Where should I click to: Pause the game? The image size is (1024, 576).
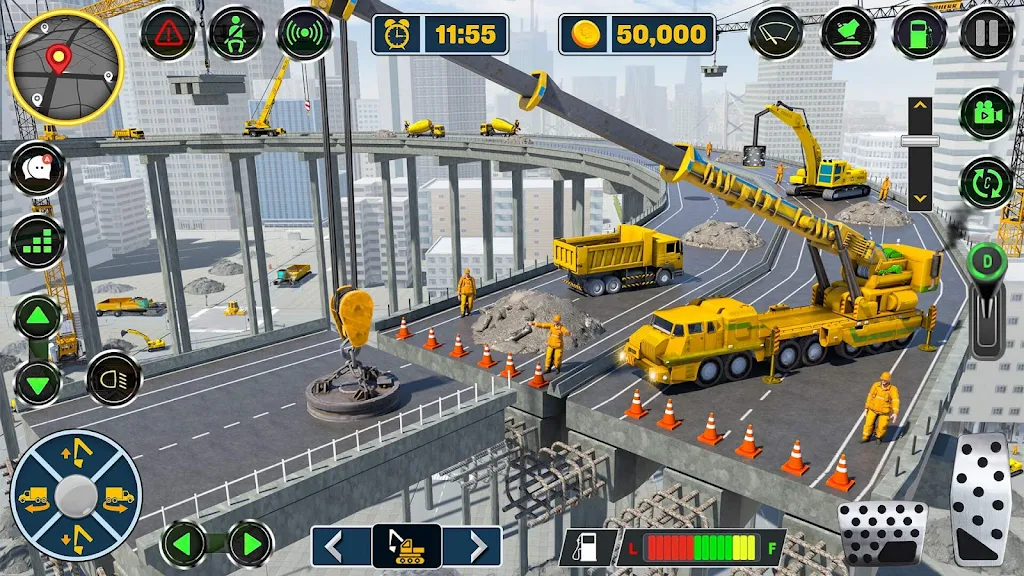click(986, 33)
